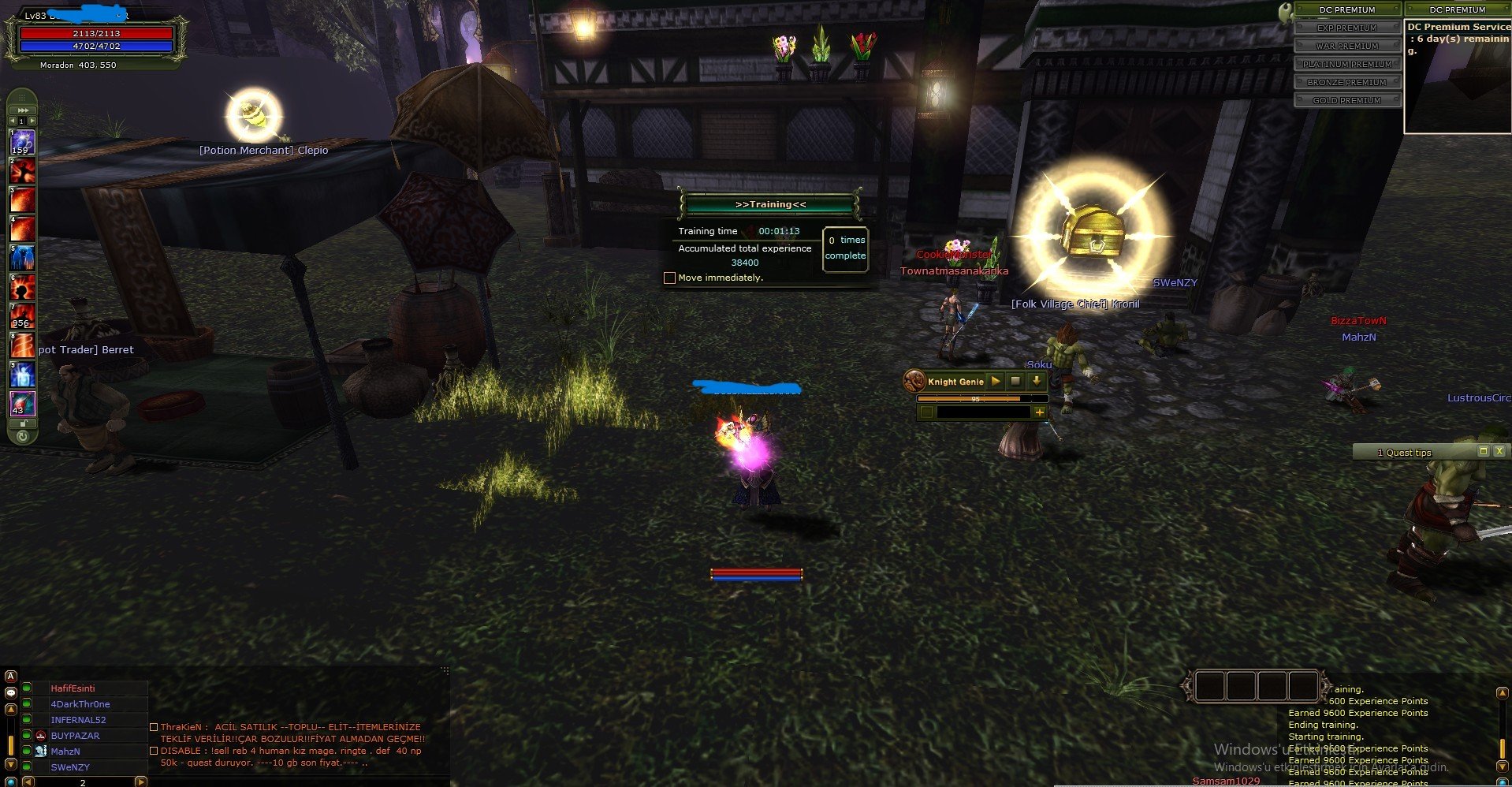Toggle HafifEsinti's green status indicator

pyautogui.click(x=27, y=688)
